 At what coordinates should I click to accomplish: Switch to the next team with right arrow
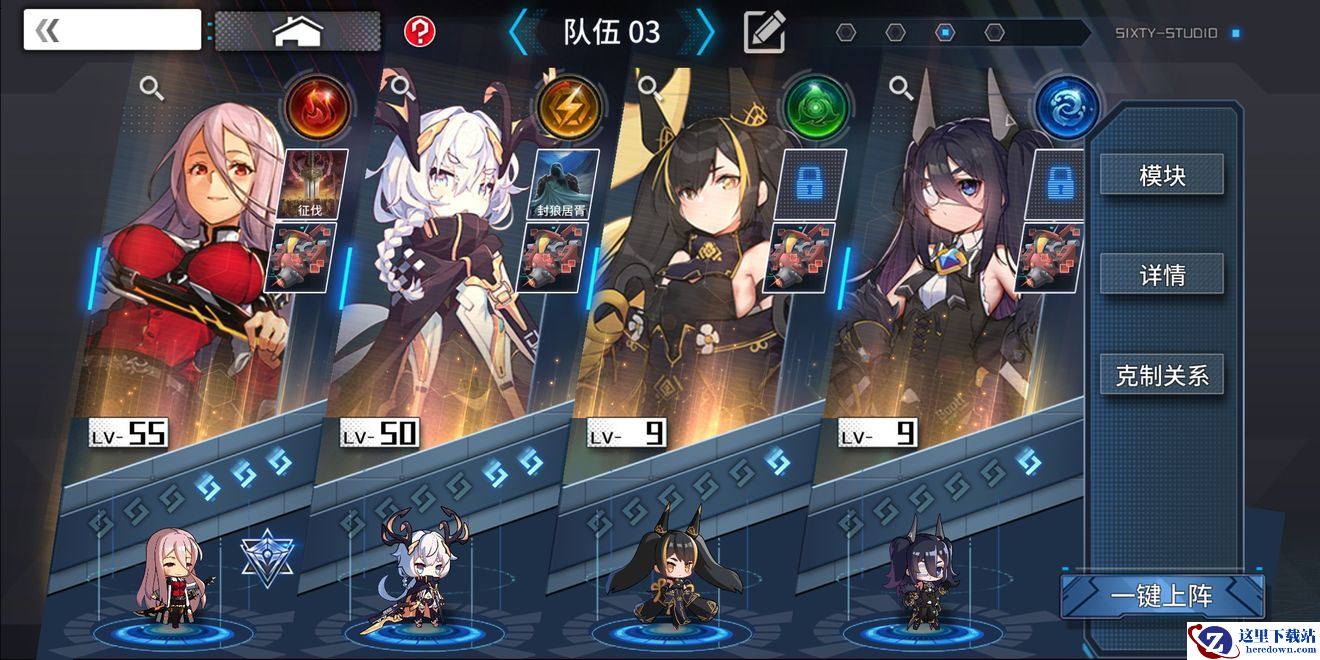point(705,32)
